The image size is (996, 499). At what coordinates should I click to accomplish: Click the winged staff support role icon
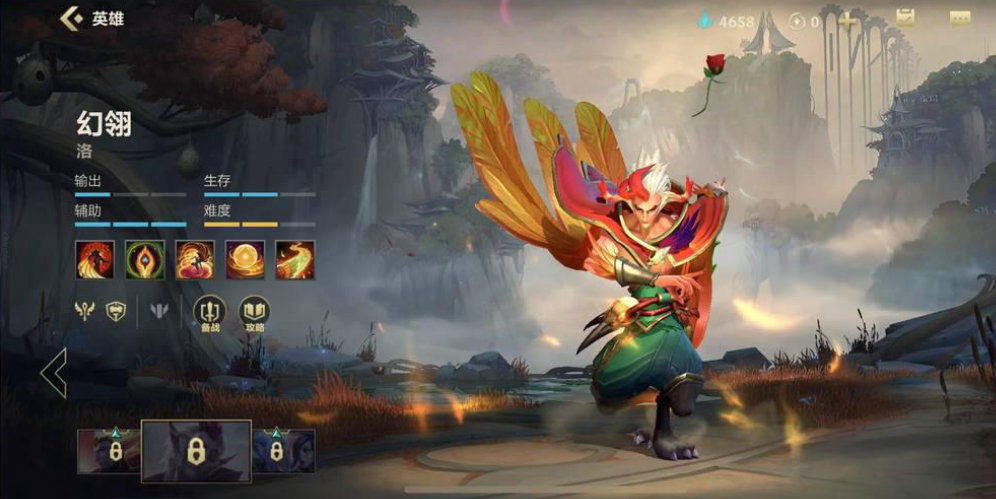point(84,311)
